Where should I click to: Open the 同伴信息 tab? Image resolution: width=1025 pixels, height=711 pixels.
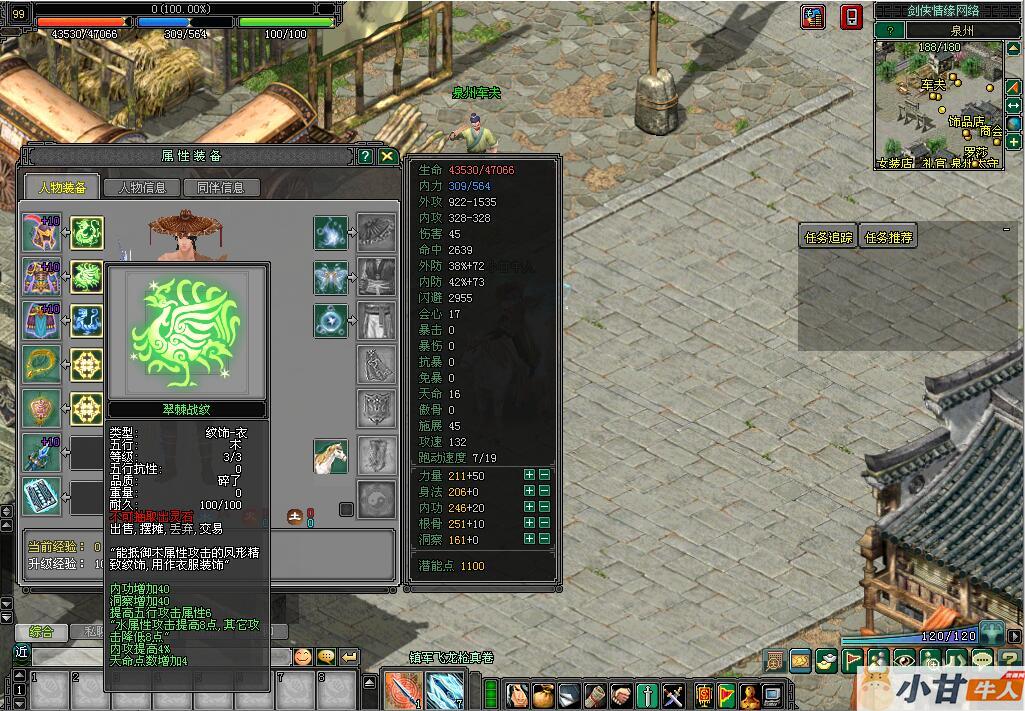coord(221,187)
